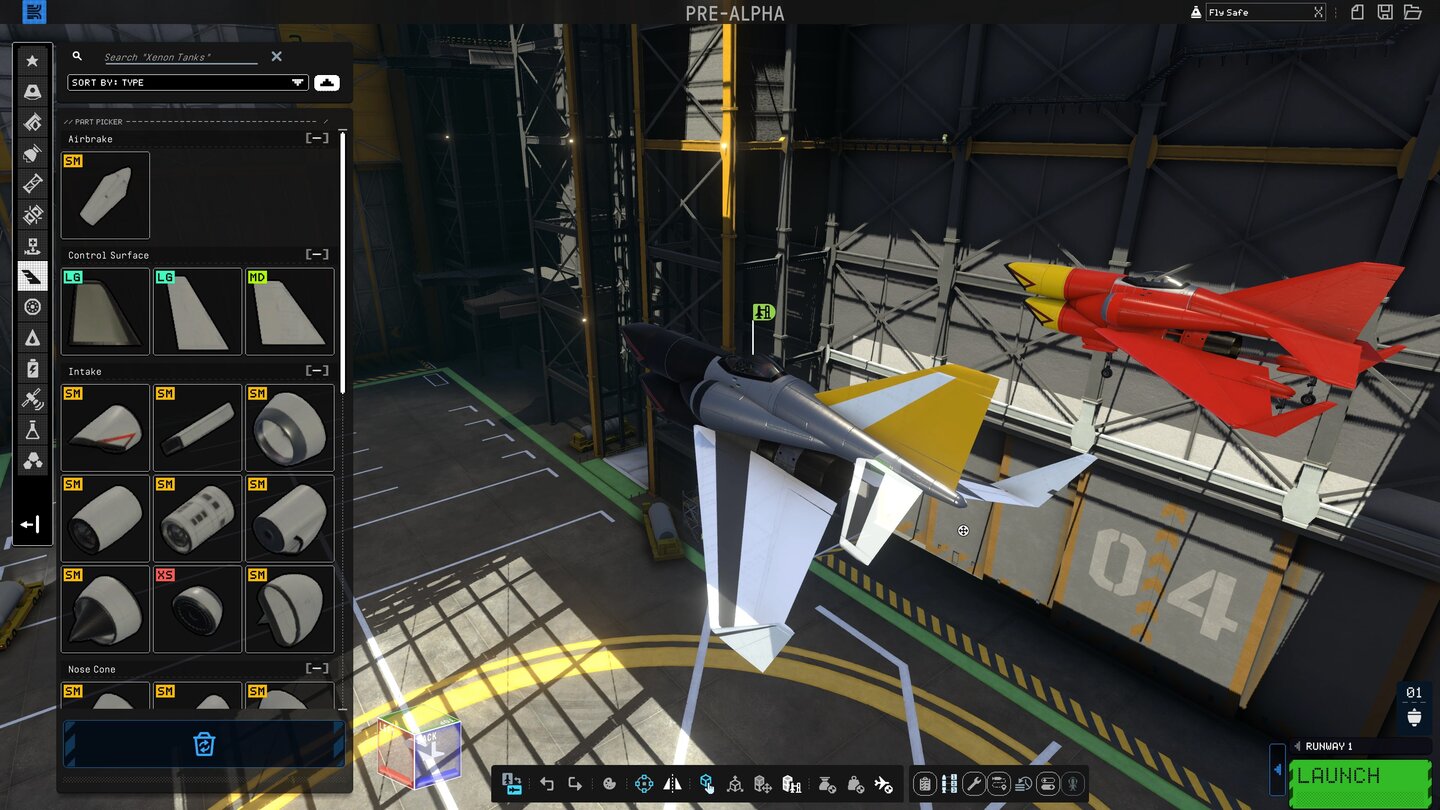
Task: Toggle mirror symmetry mode
Action: (x=673, y=784)
